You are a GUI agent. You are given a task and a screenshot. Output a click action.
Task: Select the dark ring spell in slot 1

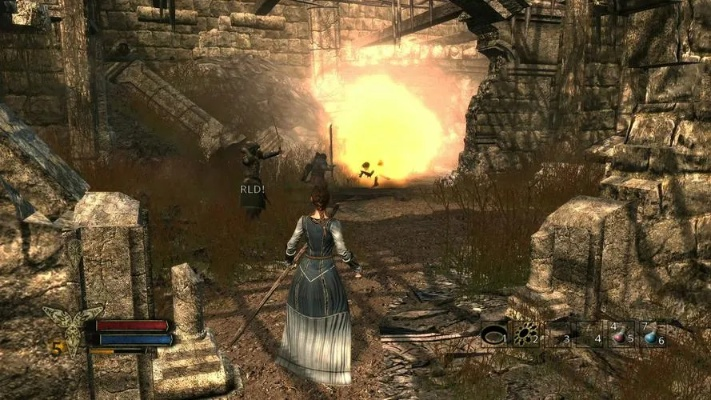494,334
